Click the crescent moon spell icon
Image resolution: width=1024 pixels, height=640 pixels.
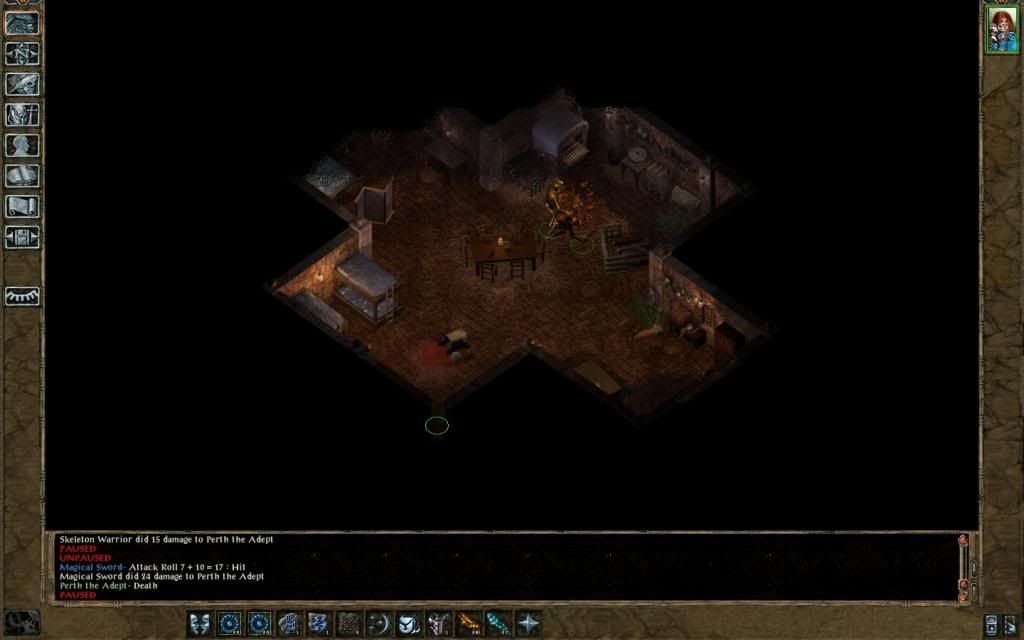click(379, 624)
